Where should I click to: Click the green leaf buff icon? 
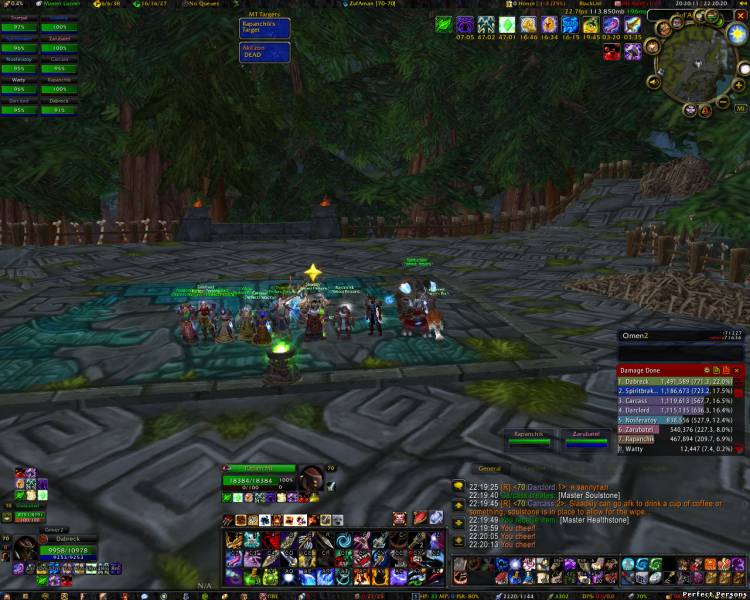444,23
